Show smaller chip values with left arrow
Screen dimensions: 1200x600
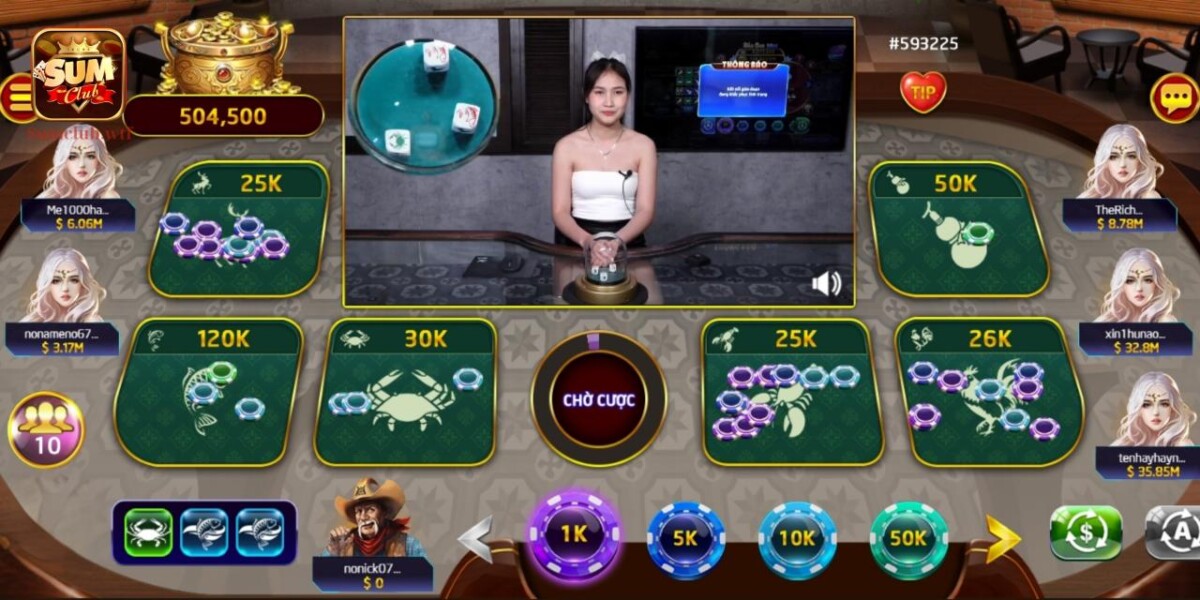tap(476, 539)
